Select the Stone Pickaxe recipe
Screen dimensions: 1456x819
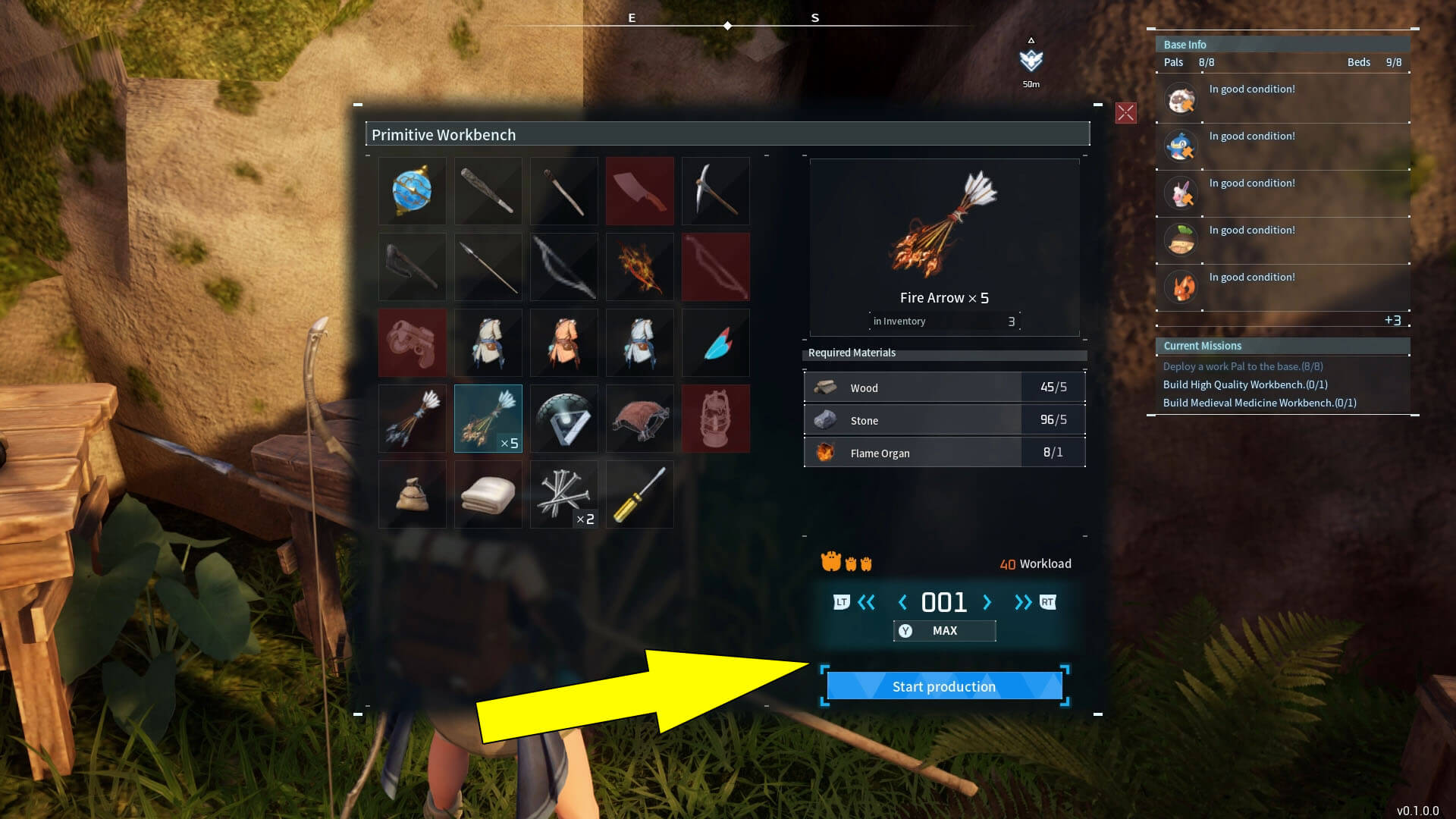715,190
